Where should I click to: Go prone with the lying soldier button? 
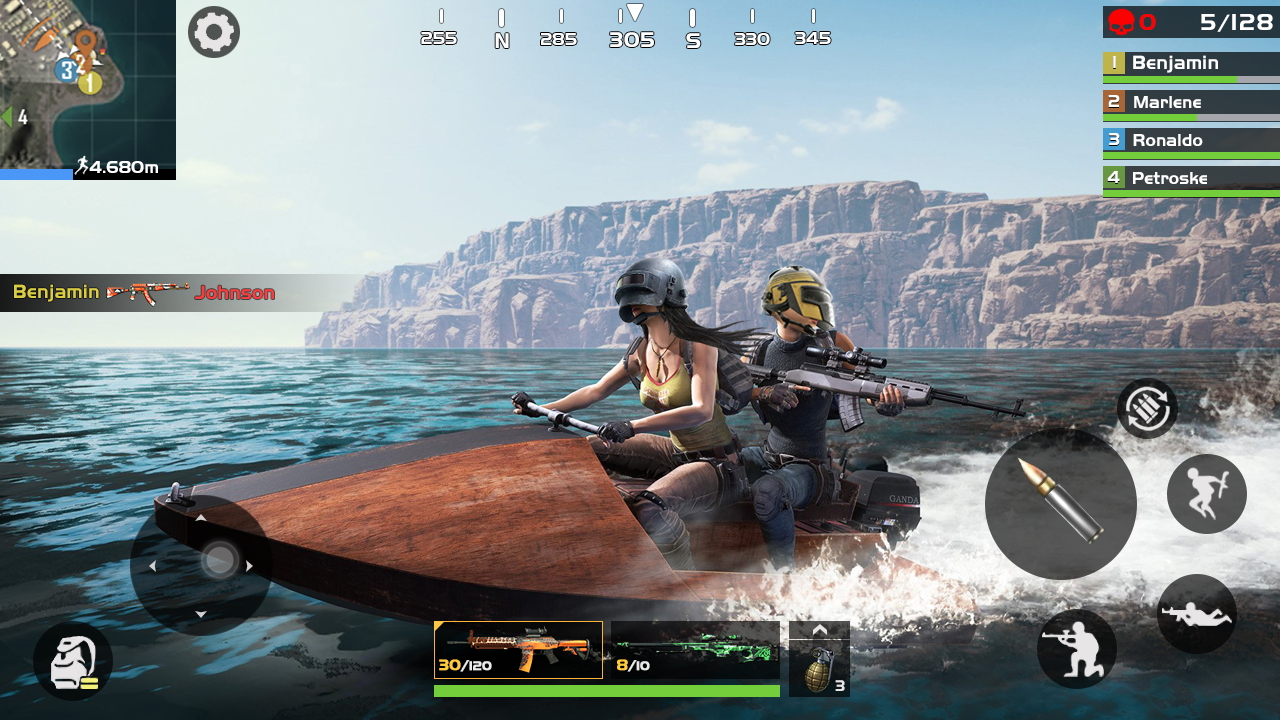tap(1196, 614)
